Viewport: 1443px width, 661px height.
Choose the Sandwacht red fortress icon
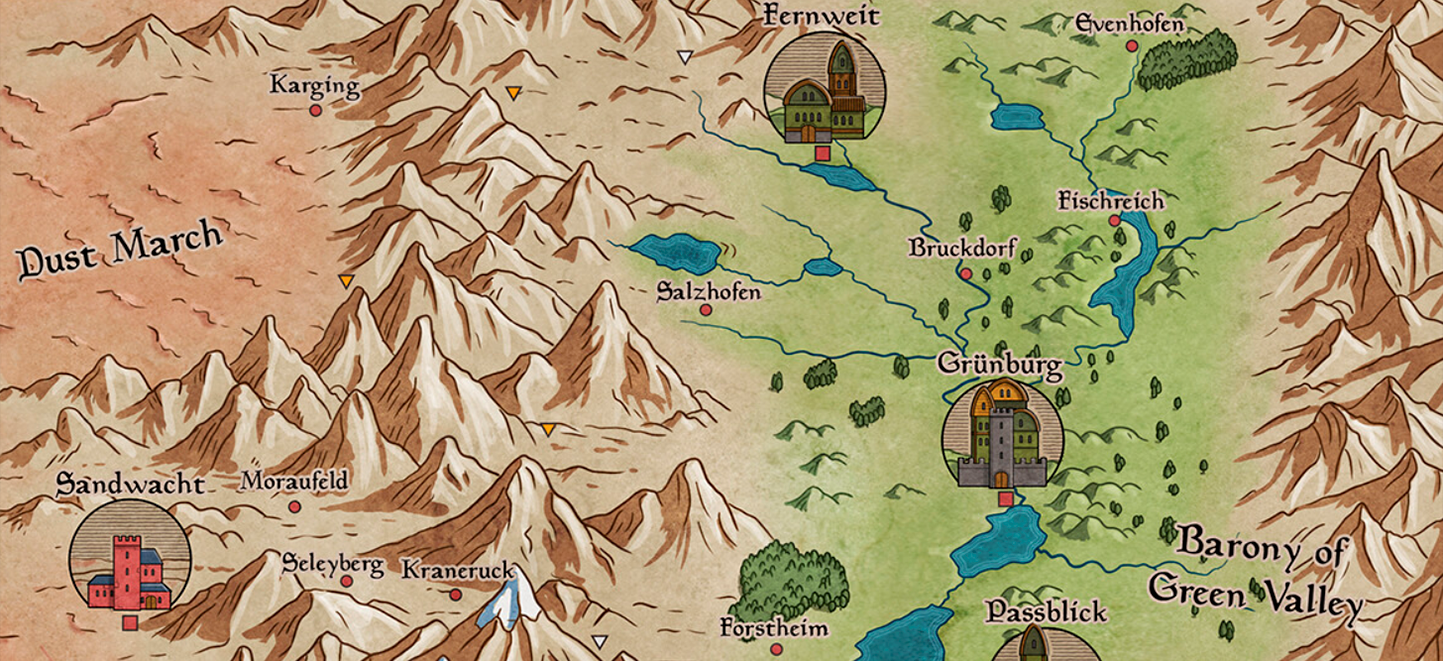tap(129, 560)
